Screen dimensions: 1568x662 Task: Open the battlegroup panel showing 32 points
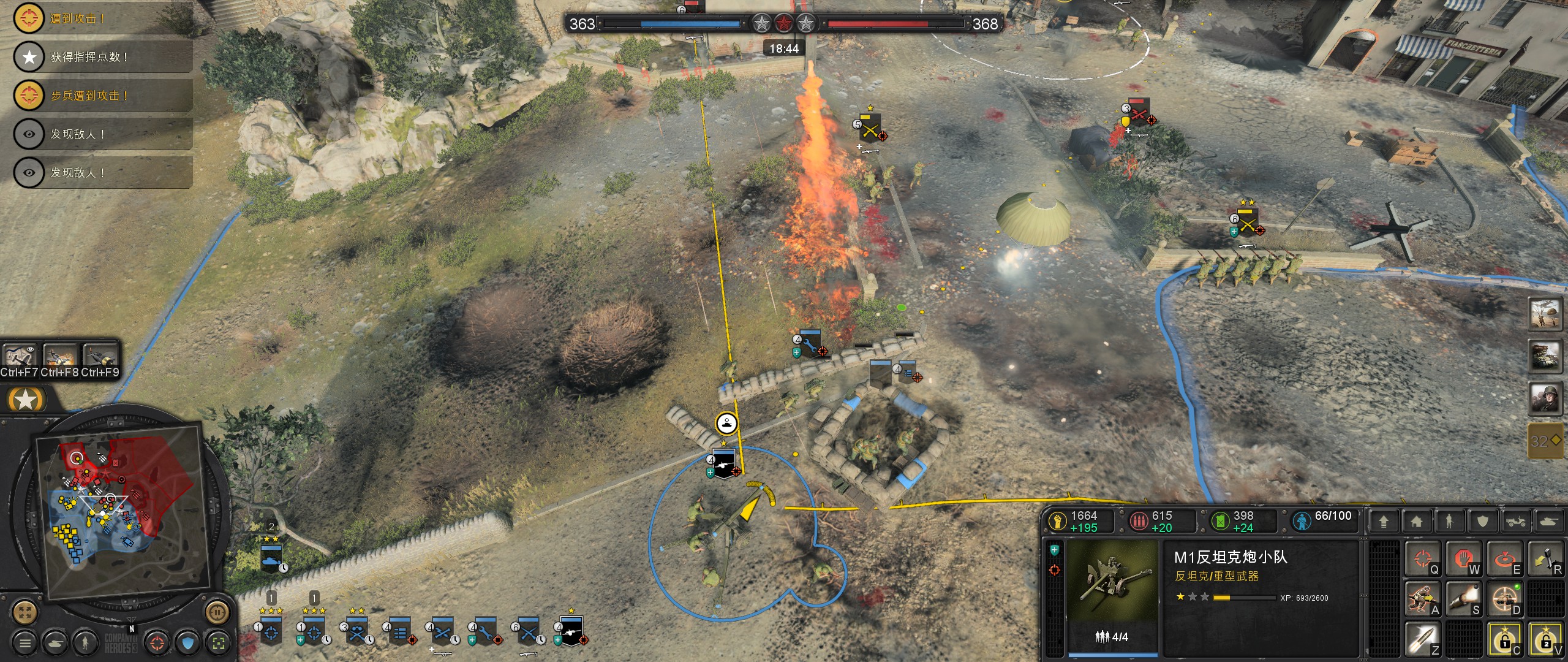tap(1545, 440)
